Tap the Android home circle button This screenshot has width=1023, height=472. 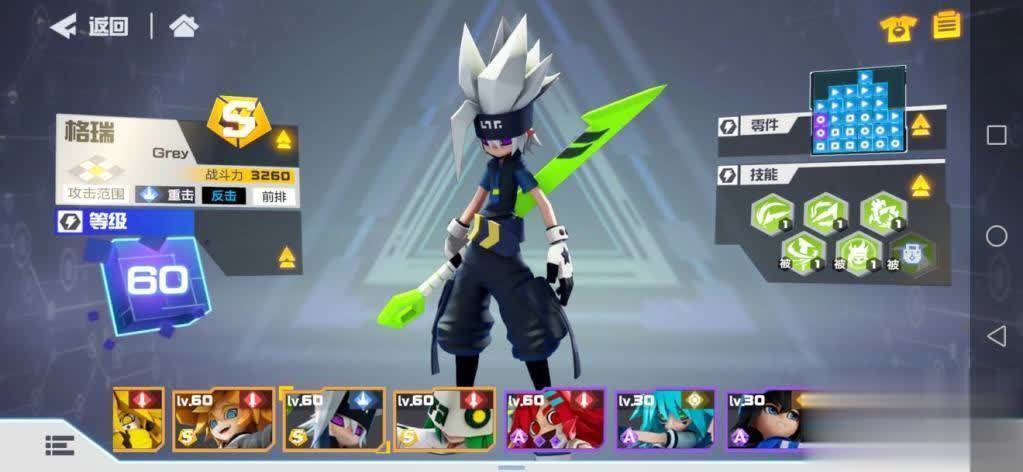(996, 236)
